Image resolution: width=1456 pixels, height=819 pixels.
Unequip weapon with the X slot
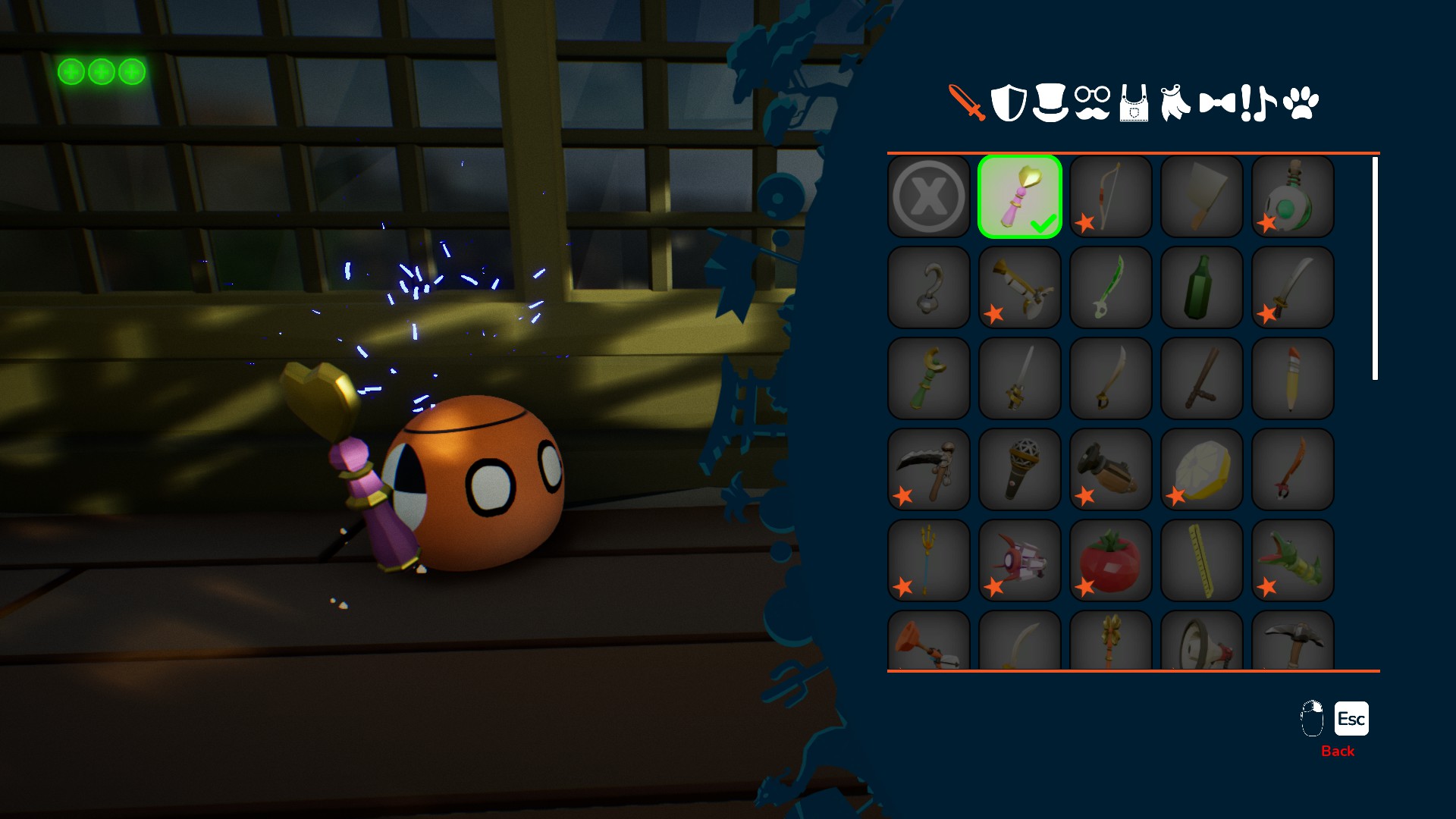[x=929, y=196]
